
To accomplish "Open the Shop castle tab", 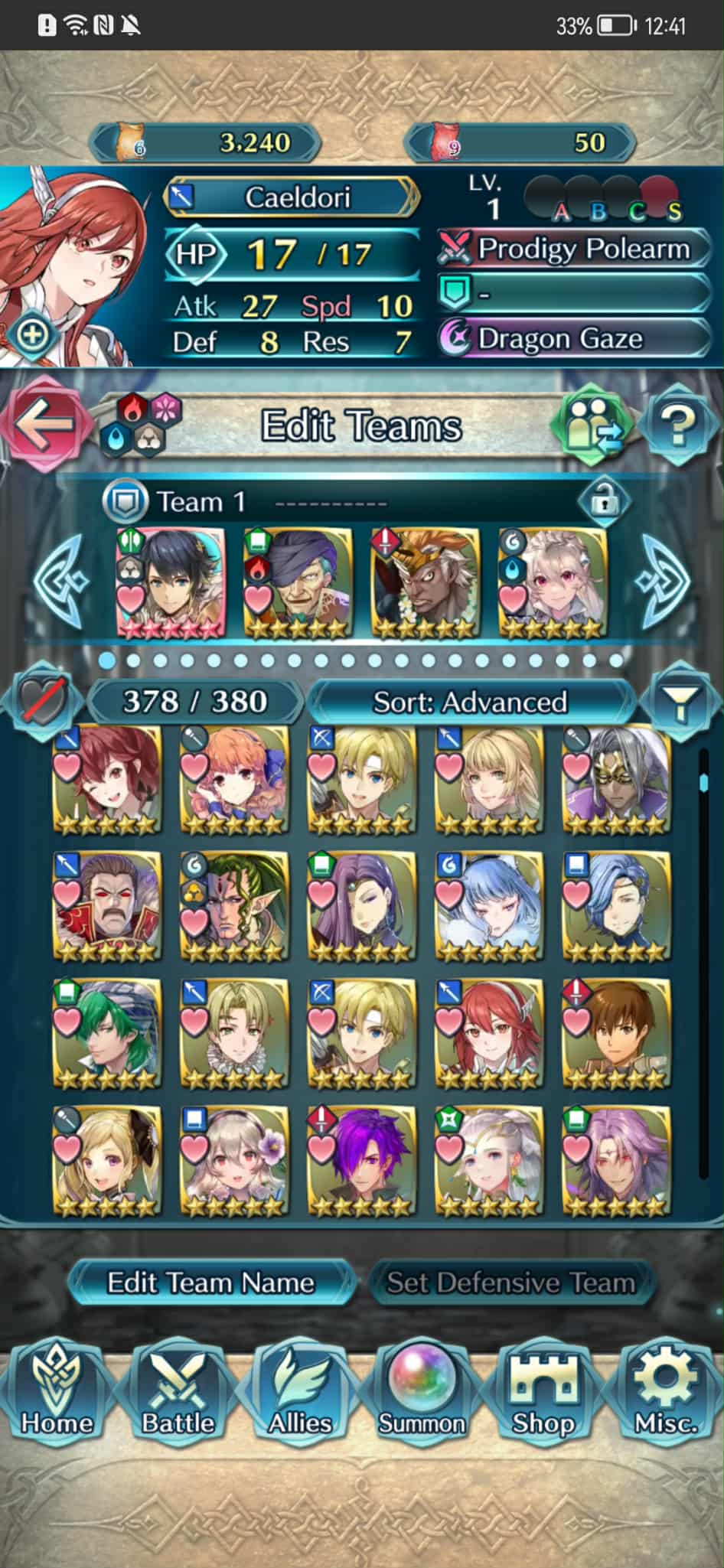I will point(543,1394).
